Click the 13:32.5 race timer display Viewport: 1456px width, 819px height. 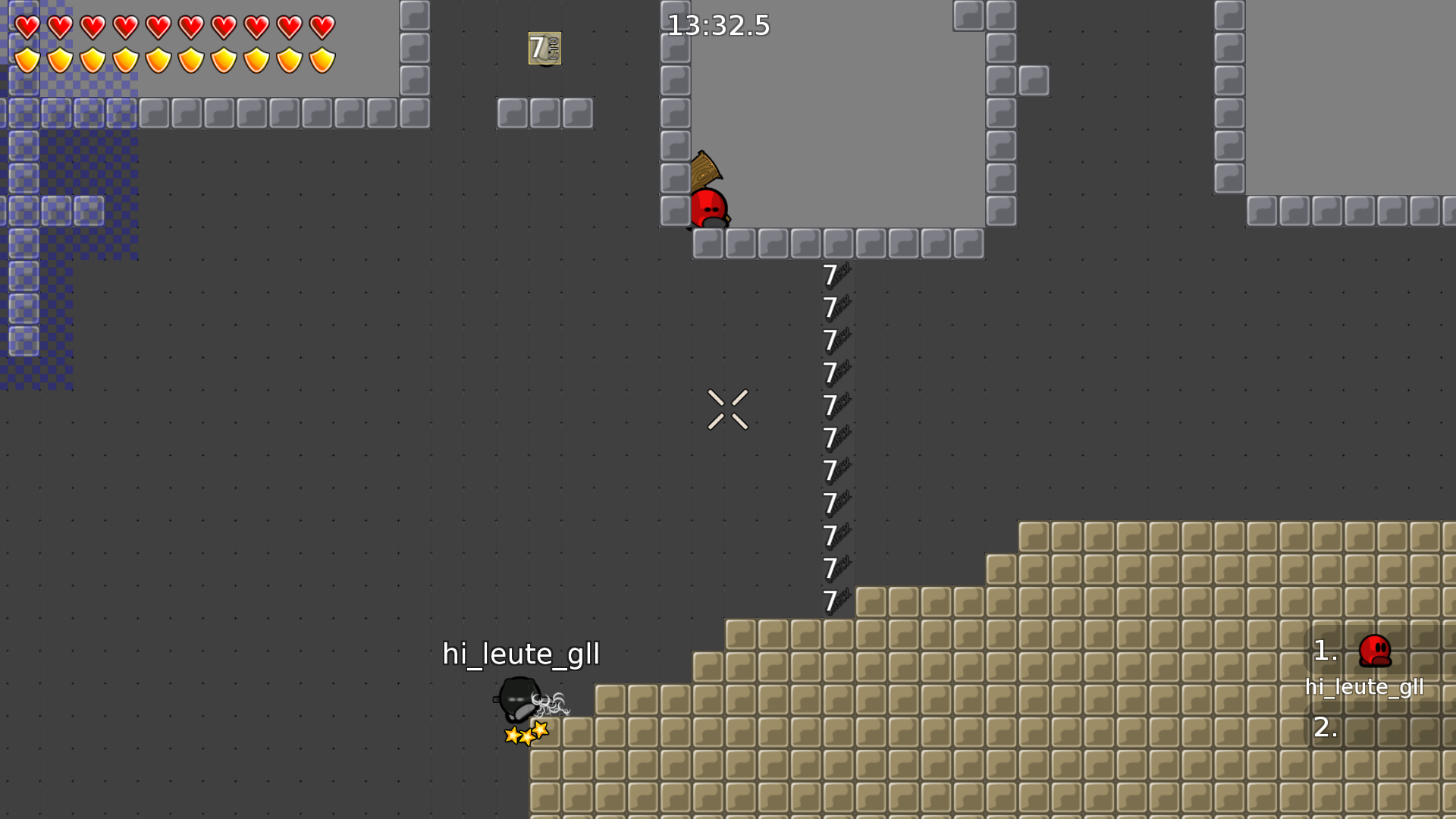tap(717, 26)
